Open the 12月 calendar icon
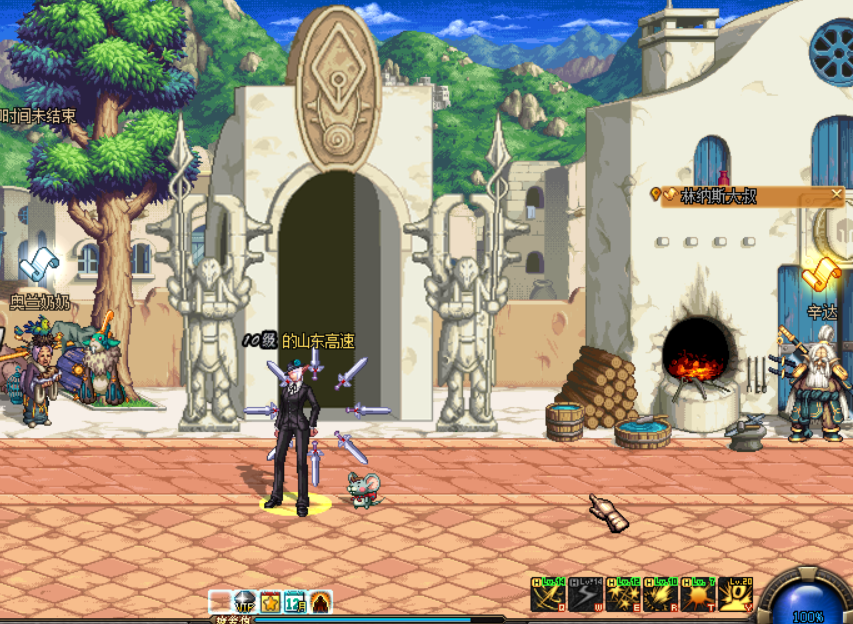Screen dimensions: 853x624 [295, 602]
